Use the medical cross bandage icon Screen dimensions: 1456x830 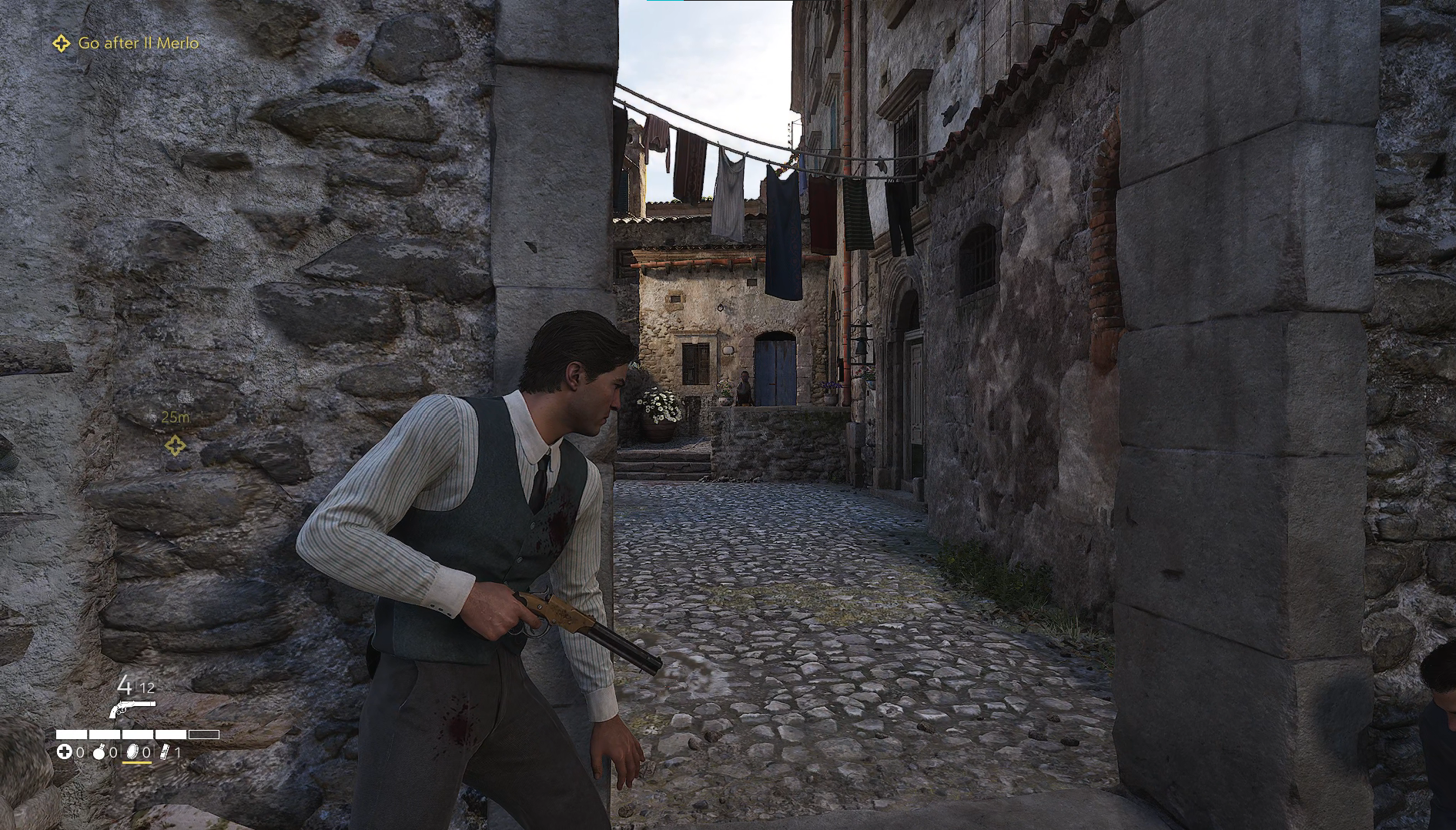(x=65, y=752)
